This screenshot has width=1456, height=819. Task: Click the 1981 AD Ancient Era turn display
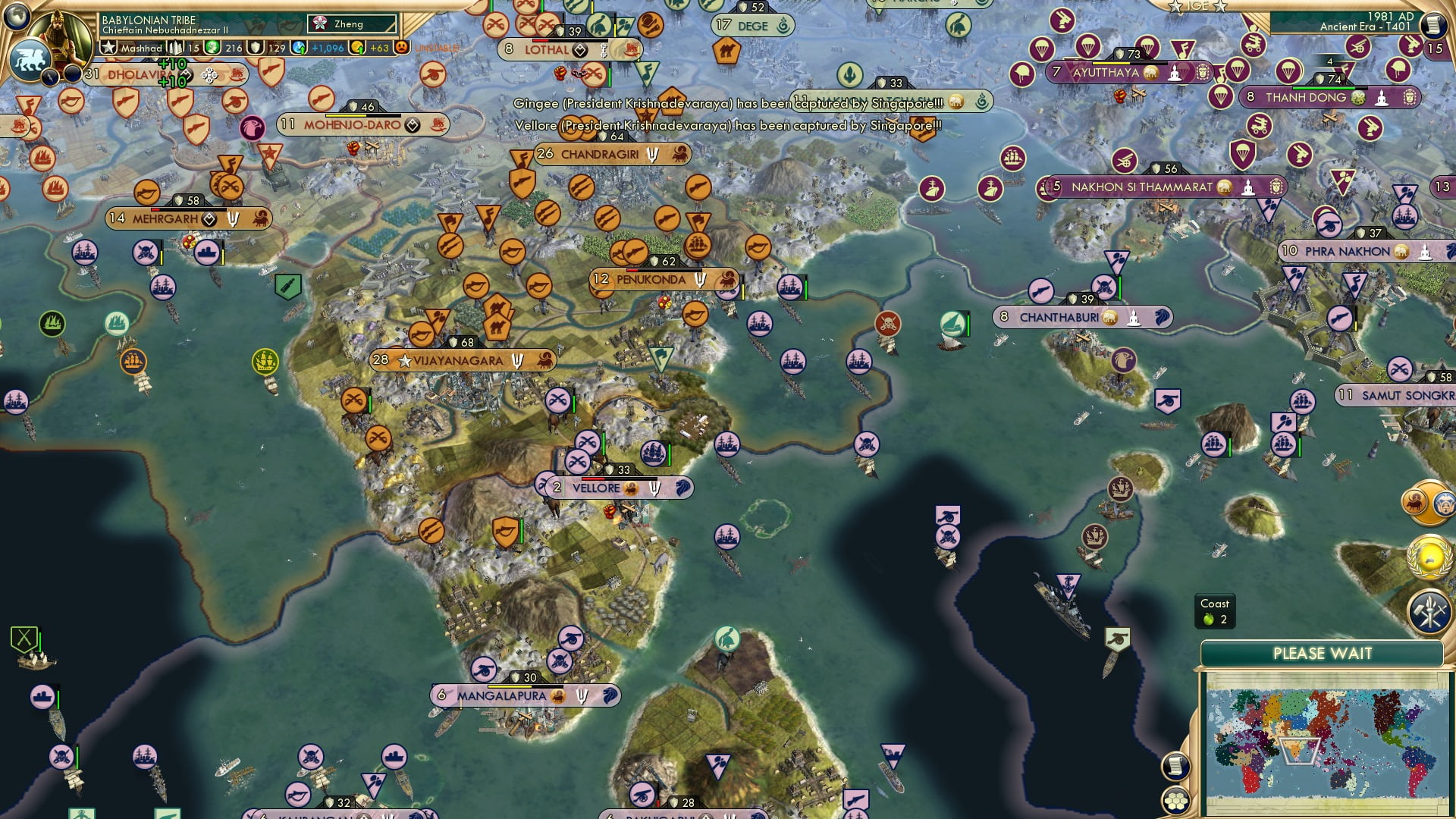(x=1357, y=23)
